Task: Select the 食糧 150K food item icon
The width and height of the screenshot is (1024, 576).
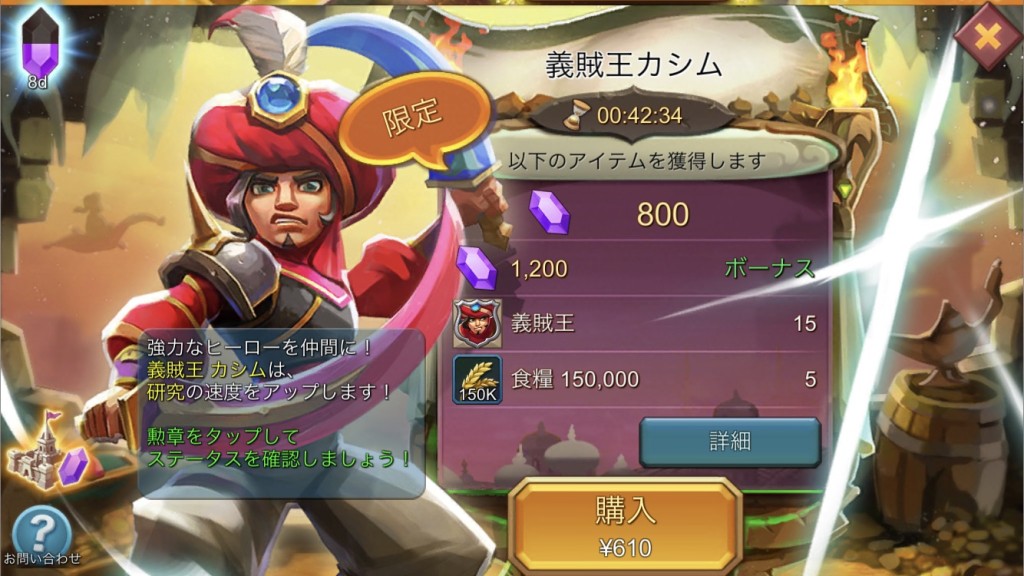Action: click(478, 379)
